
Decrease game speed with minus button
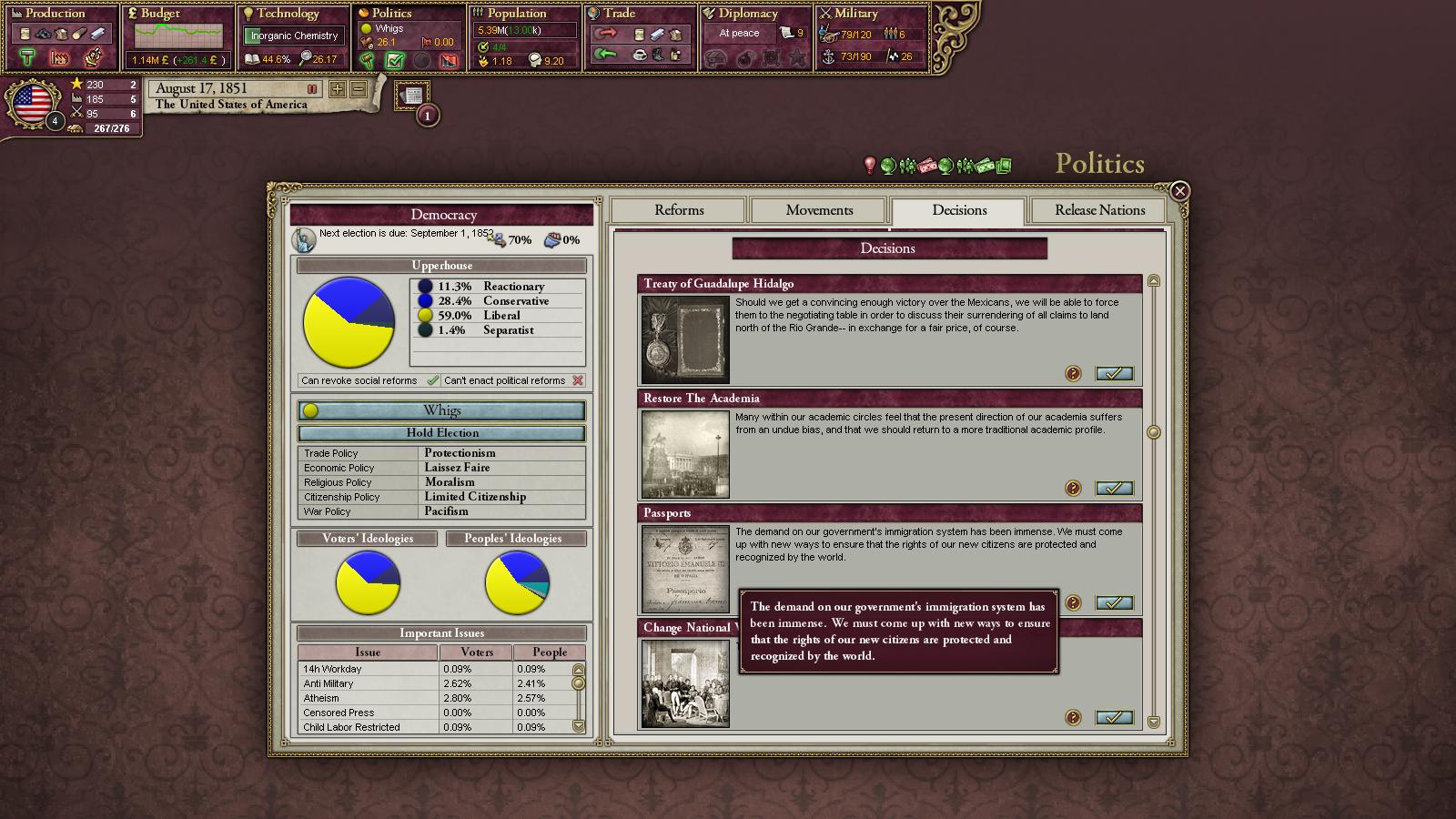pos(359,89)
